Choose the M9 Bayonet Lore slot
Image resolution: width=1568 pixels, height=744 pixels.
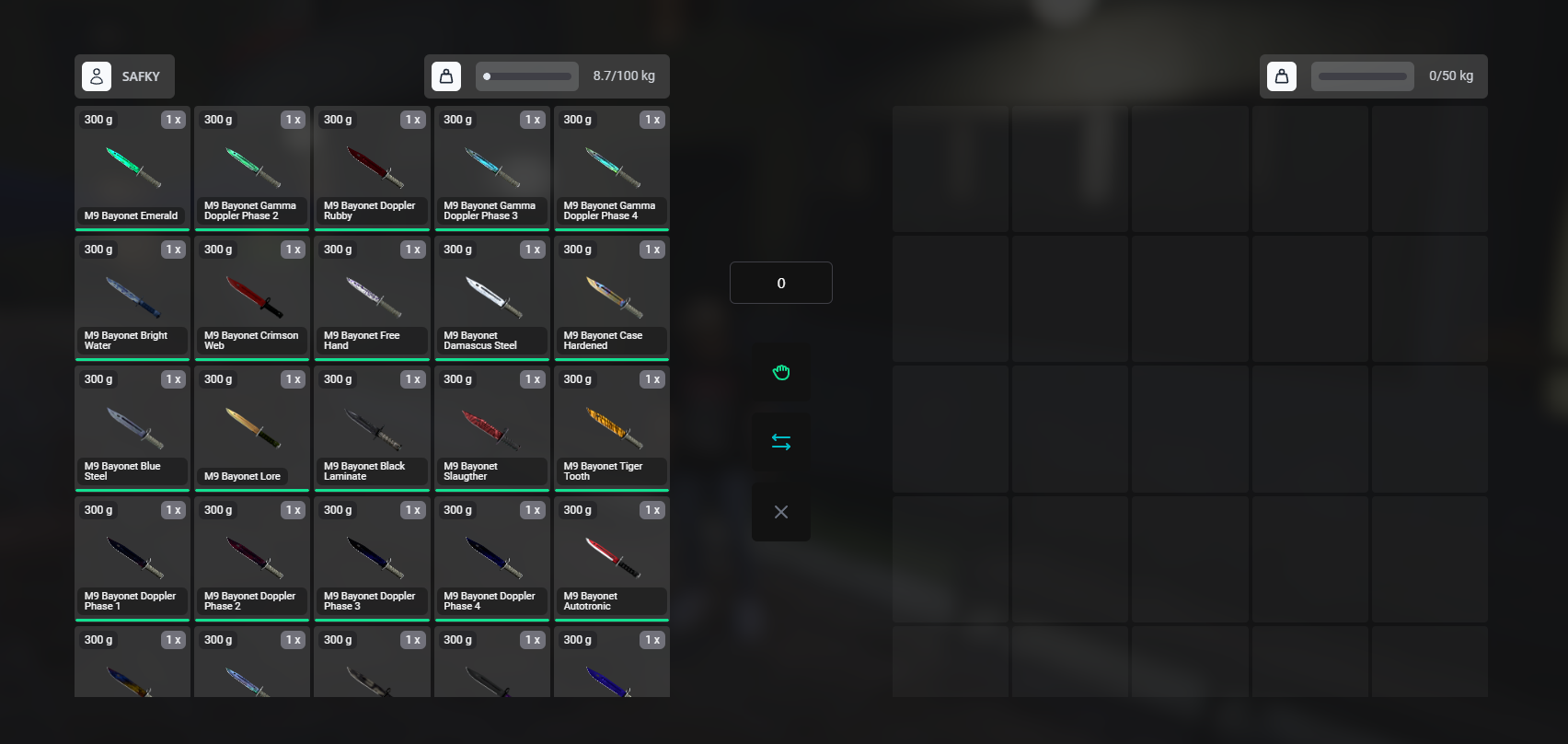252,427
